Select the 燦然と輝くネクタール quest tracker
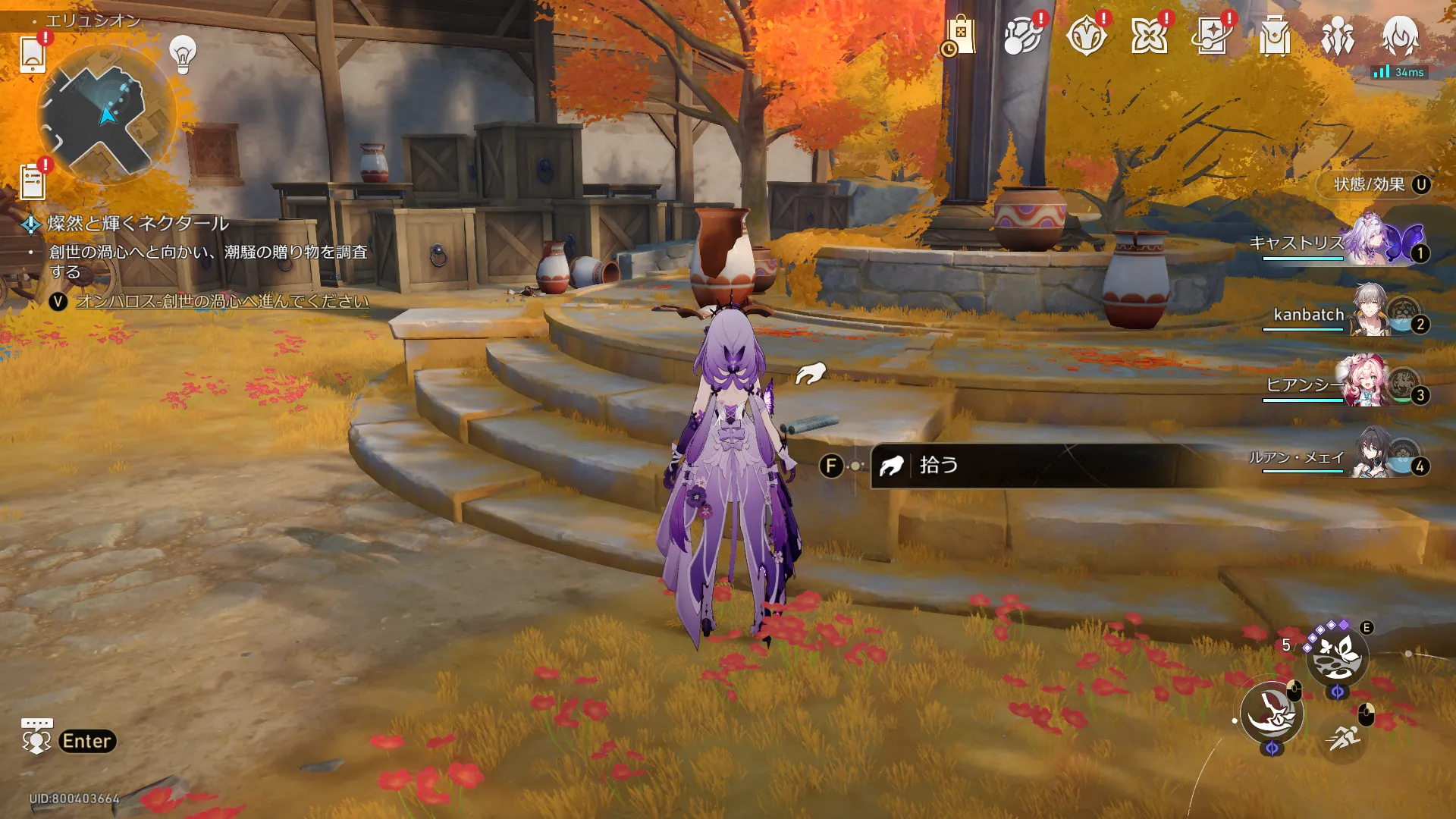Viewport: 1456px width, 819px height. [138, 224]
